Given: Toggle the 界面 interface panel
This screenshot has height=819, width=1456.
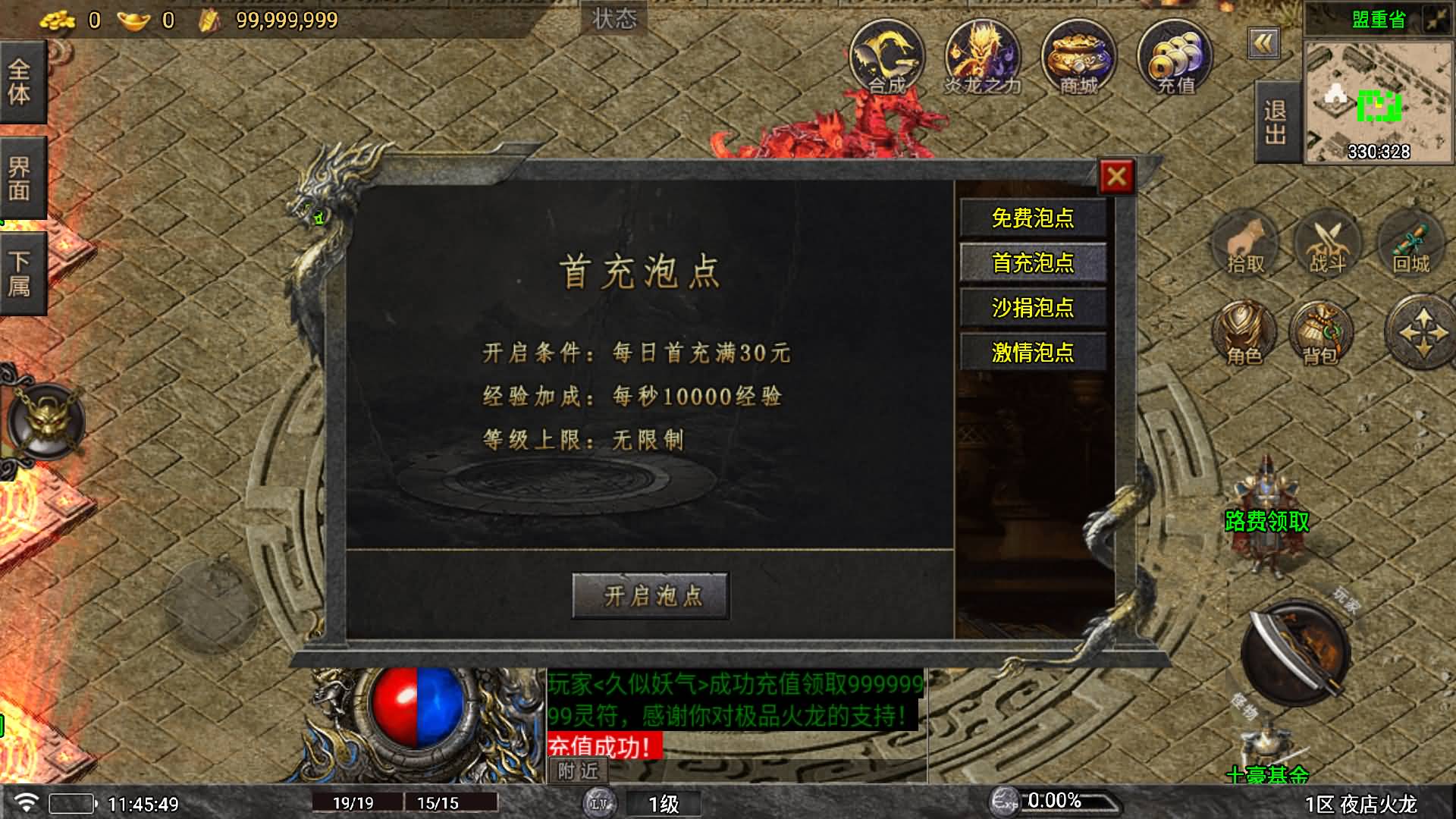Looking at the screenshot, I should tap(20, 174).
